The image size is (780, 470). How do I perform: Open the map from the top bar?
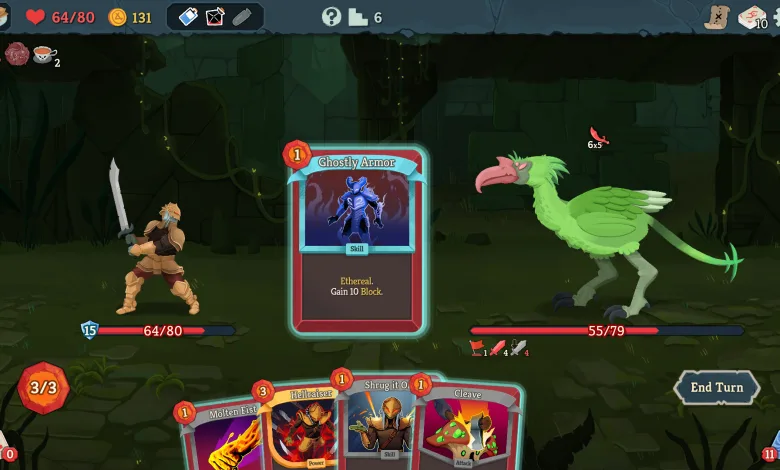point(715,16)
